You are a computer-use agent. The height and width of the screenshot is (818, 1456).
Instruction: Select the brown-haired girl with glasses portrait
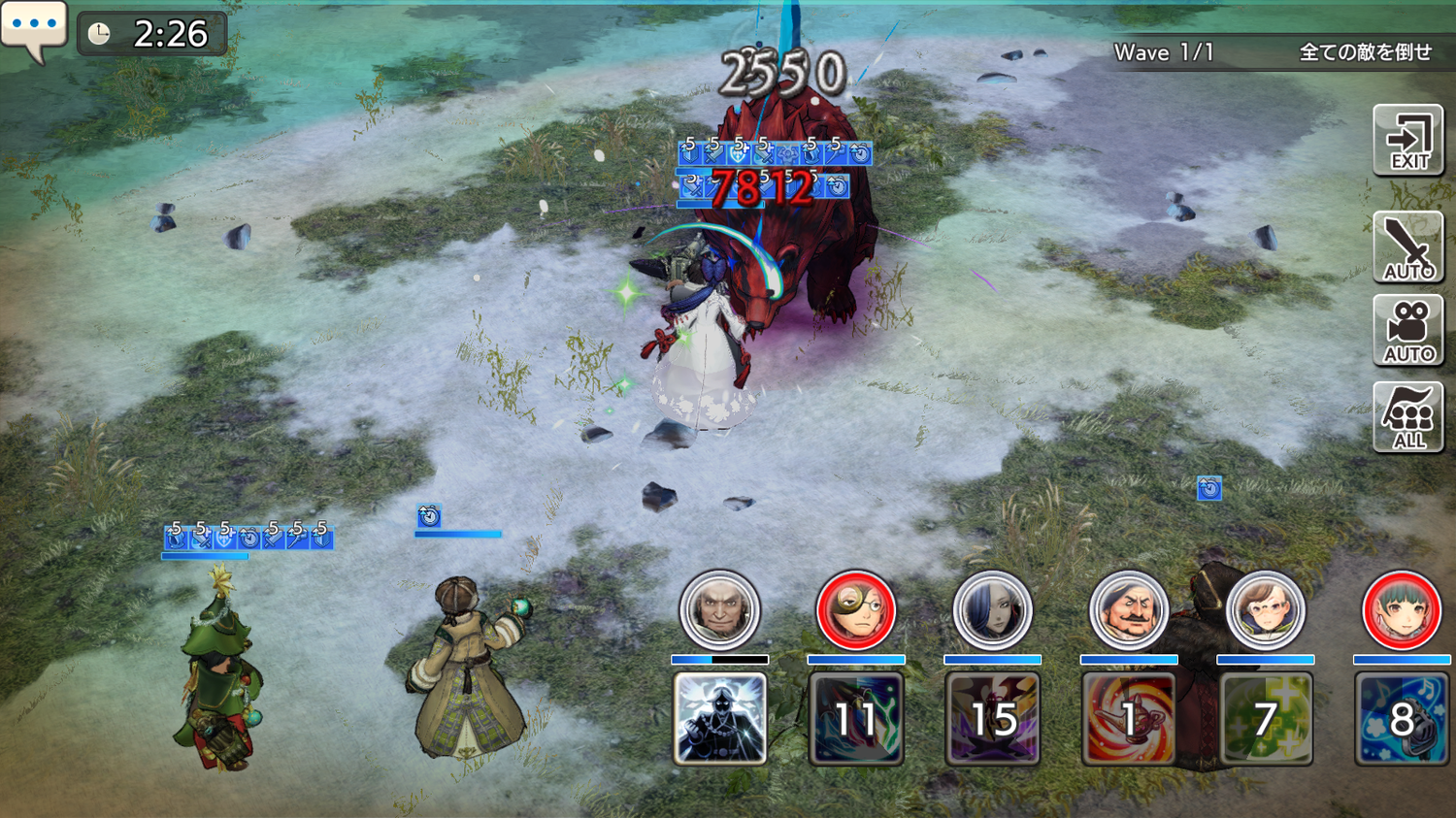point(1266,610)
